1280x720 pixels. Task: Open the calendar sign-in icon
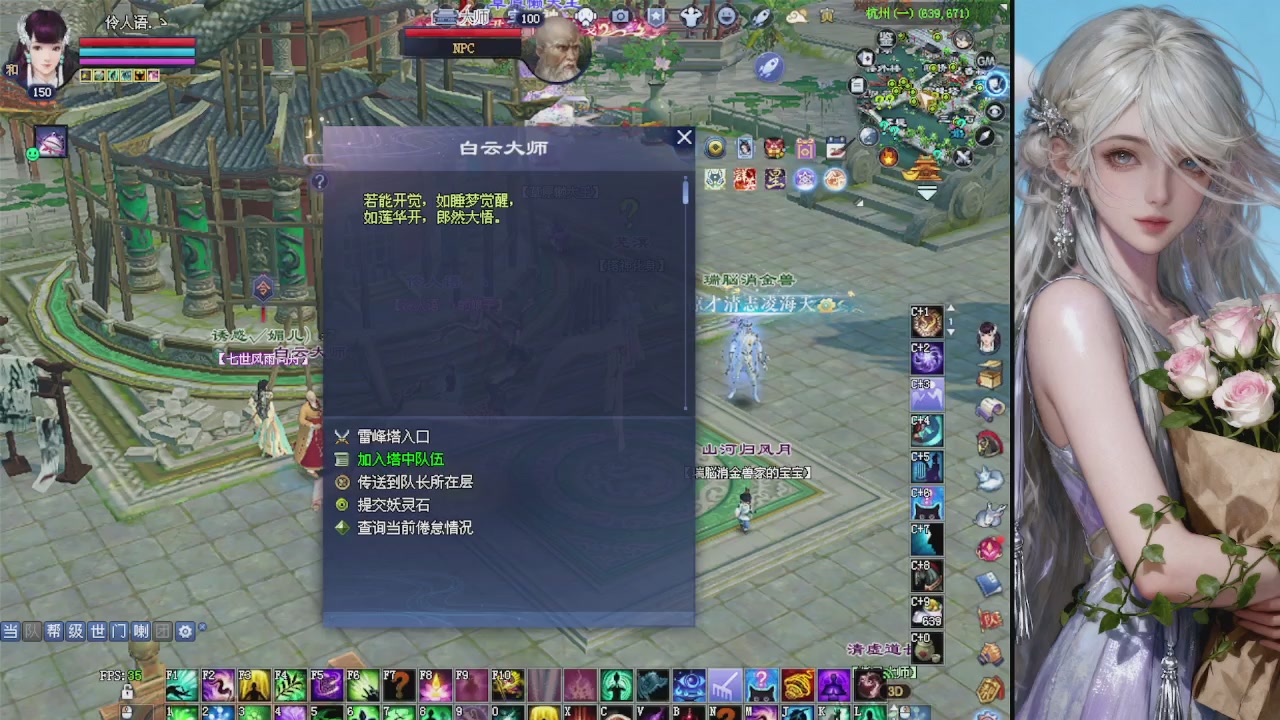[834, 148]
